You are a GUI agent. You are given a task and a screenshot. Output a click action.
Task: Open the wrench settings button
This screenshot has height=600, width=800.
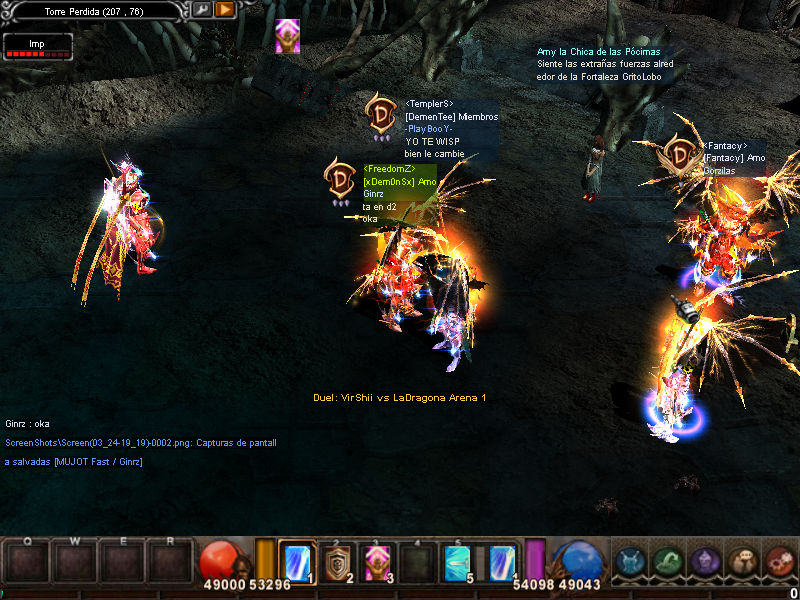pos(203,10)
